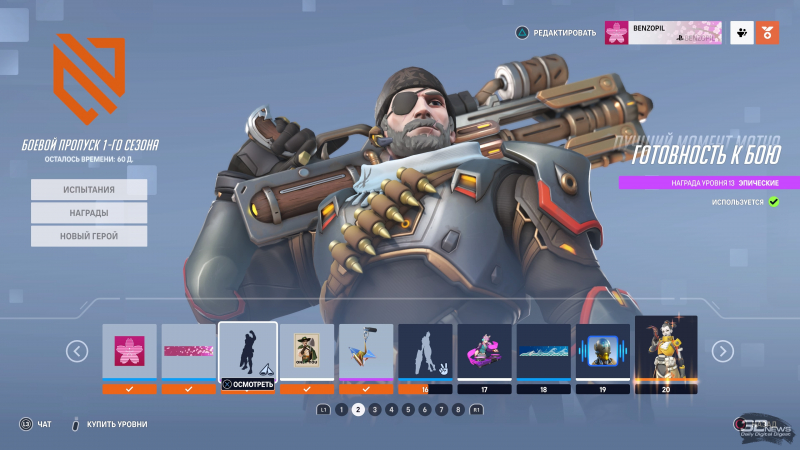Select the Новый герой (New Hero) button
Screen dimensions: 800x450
point(89,236)
